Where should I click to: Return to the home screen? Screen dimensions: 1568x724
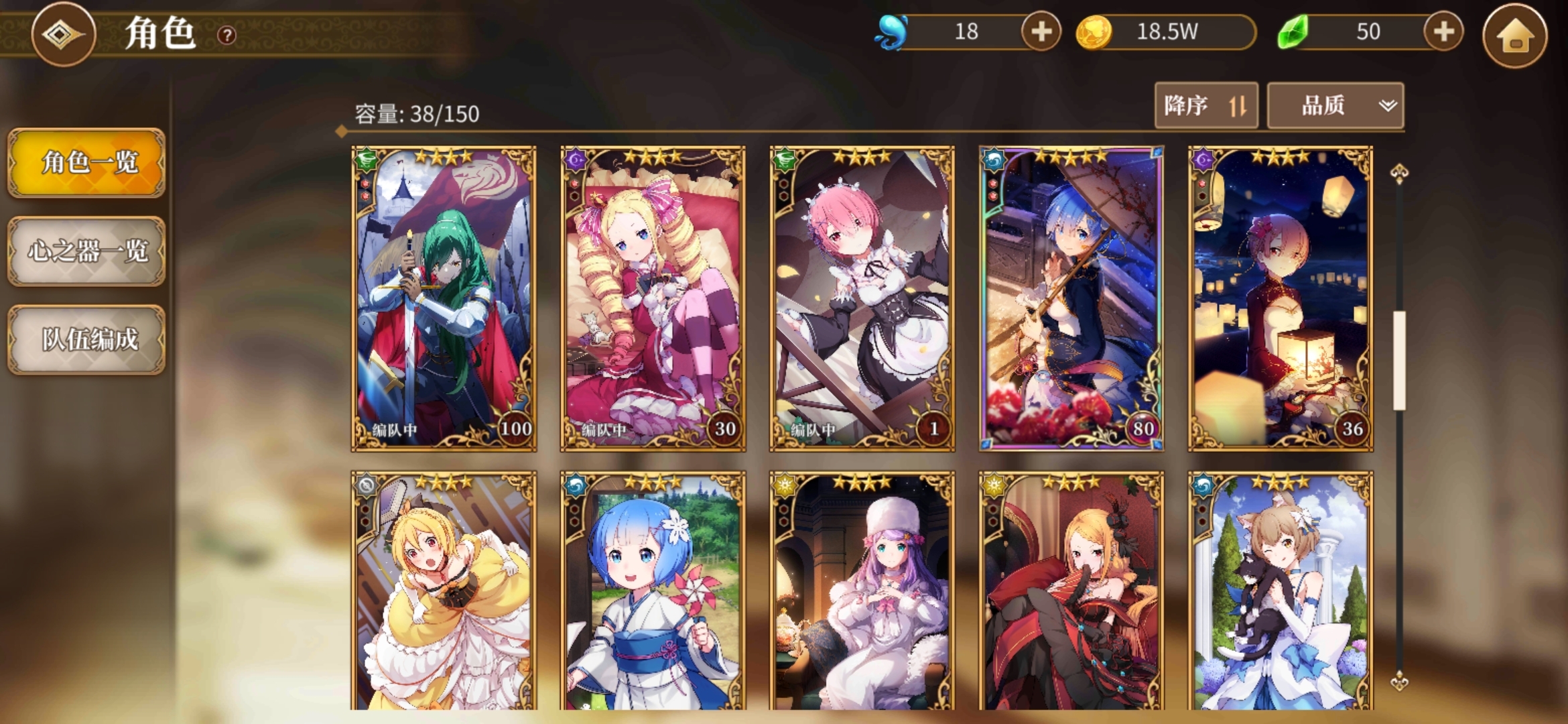[1514, 35]
